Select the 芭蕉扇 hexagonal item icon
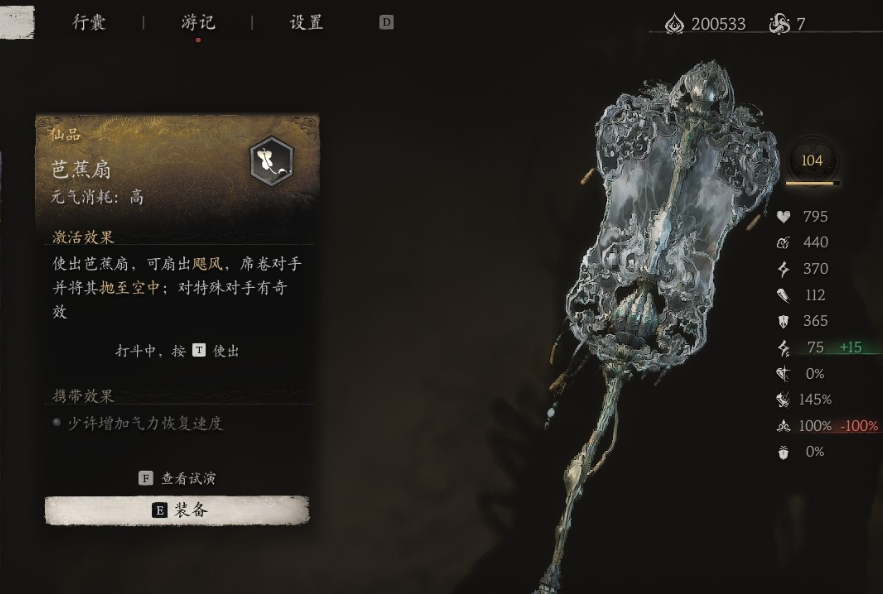Screen dimensions: 883x594 pos(270,160)
